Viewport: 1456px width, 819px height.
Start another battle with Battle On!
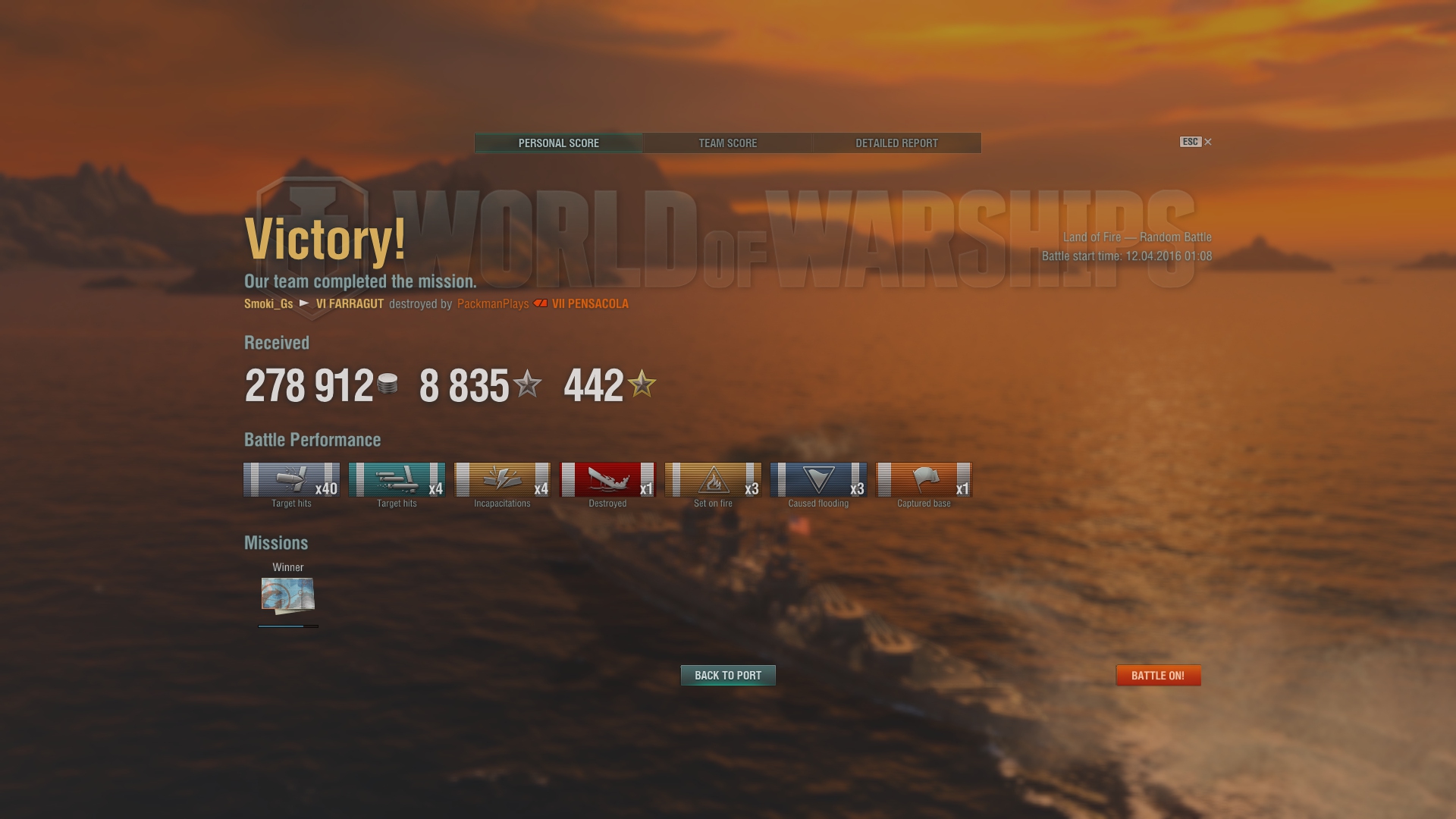coord(1158,675)
